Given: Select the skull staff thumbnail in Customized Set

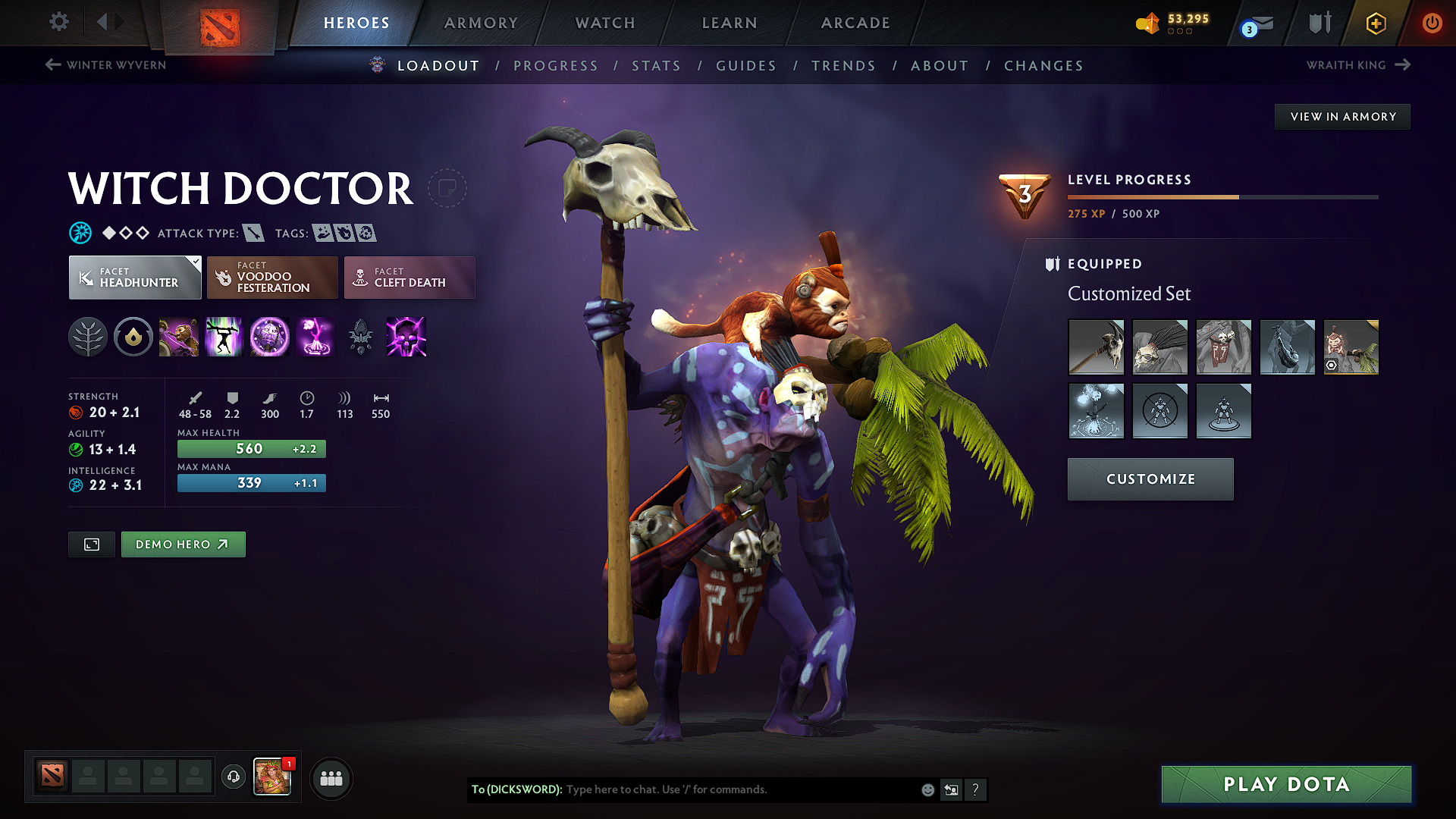Looking at the screenshot, I should click(x=1096, y=347).
